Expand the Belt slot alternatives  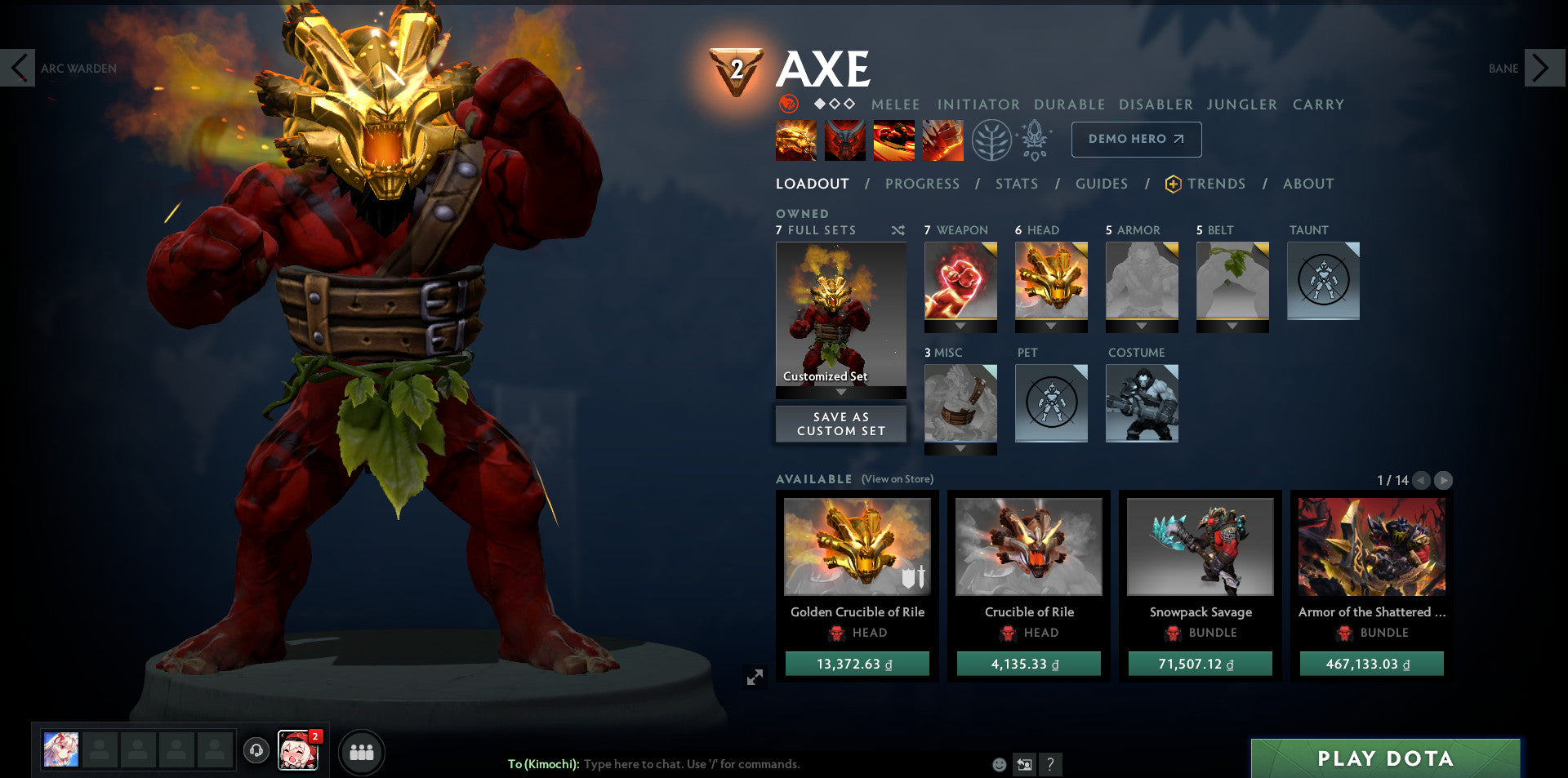tap(1232, 327)
